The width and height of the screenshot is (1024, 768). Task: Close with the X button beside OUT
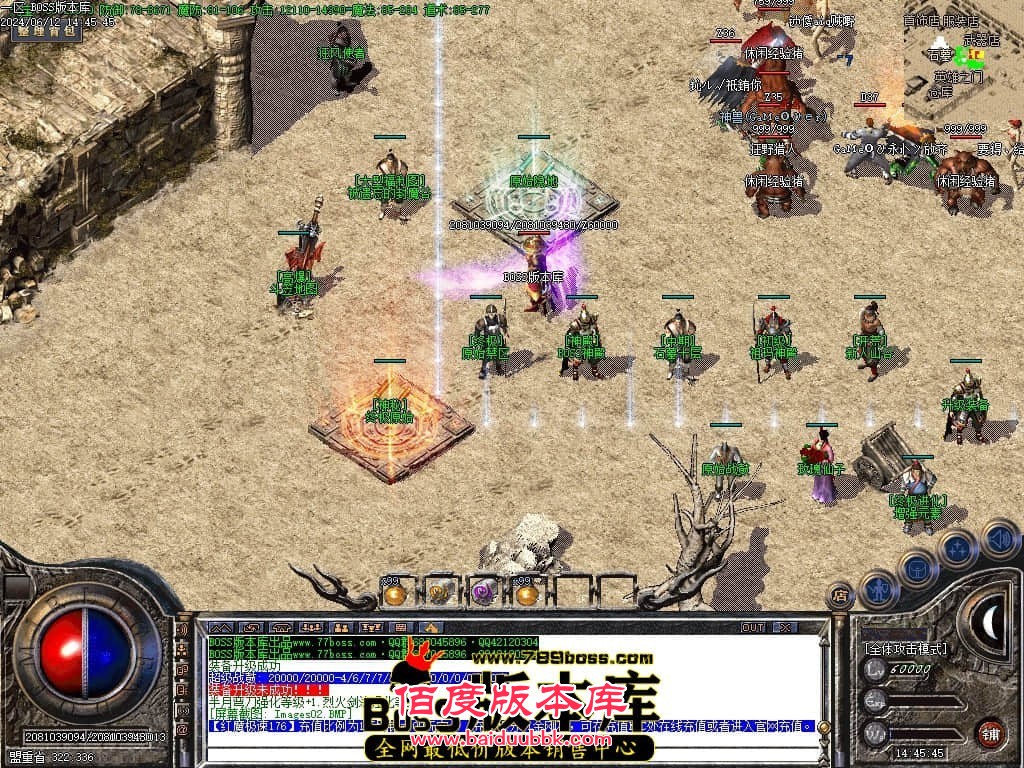tap(786, 628)
